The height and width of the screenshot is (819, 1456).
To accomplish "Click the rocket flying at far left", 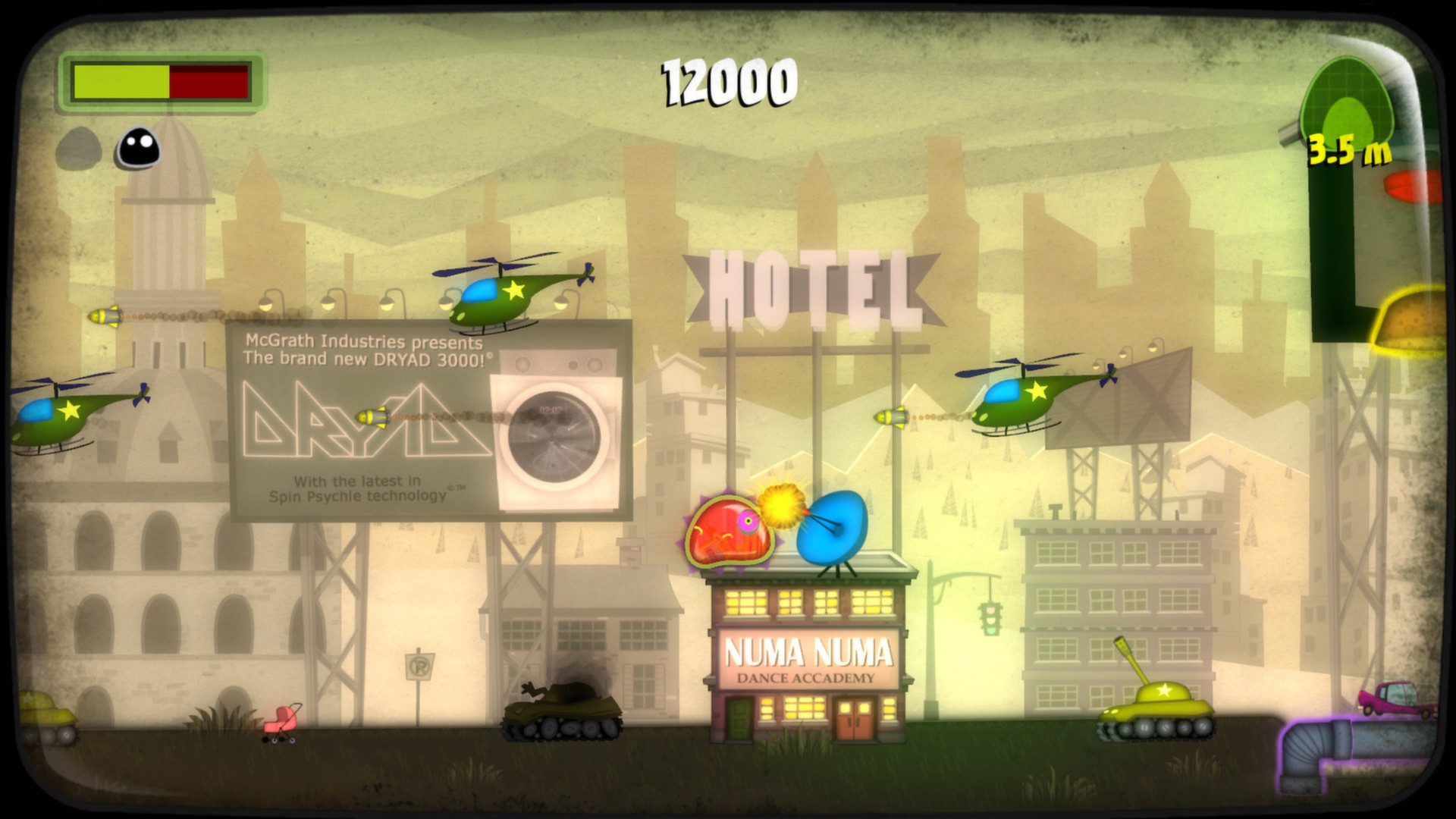I will 106,315.
